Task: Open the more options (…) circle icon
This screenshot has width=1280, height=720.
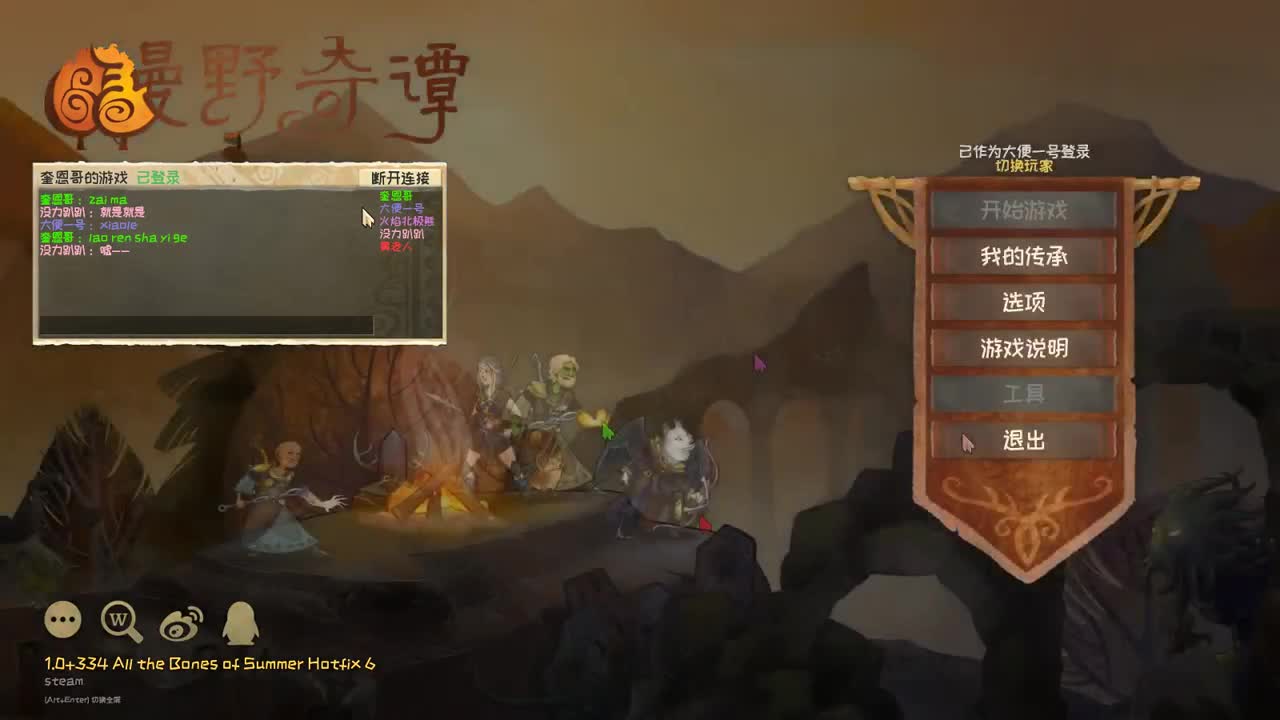Action: [x=62, y=619]
